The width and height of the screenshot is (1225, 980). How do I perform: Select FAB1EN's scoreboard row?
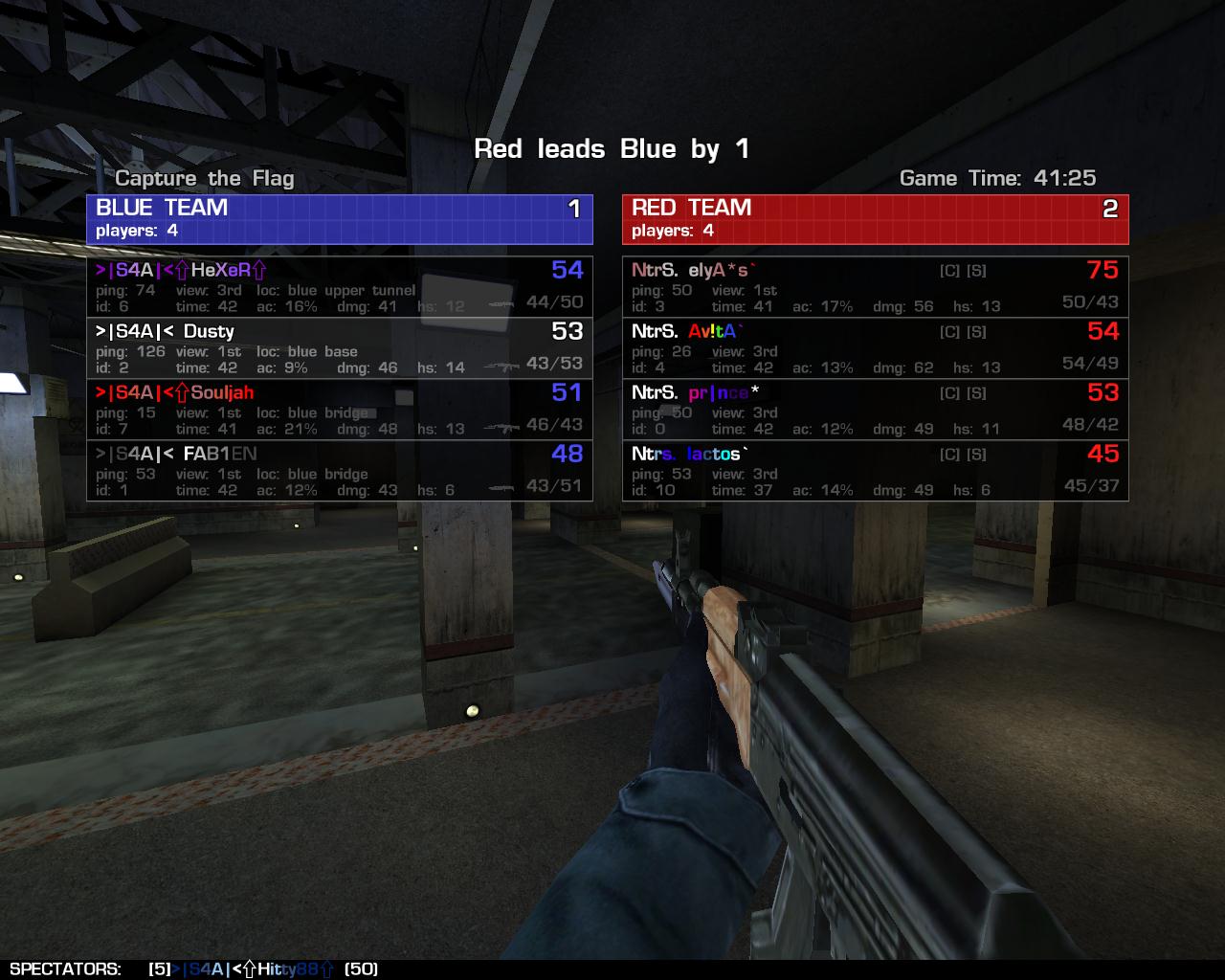tap(339, 470)
